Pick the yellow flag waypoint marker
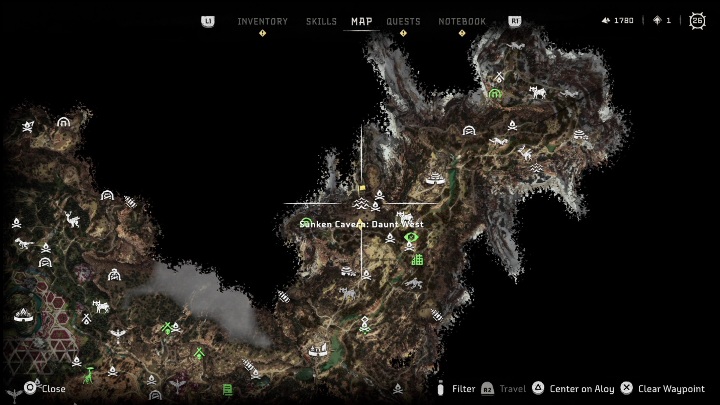The height and width of the screenshot is (405, 720). click(363, 187)
